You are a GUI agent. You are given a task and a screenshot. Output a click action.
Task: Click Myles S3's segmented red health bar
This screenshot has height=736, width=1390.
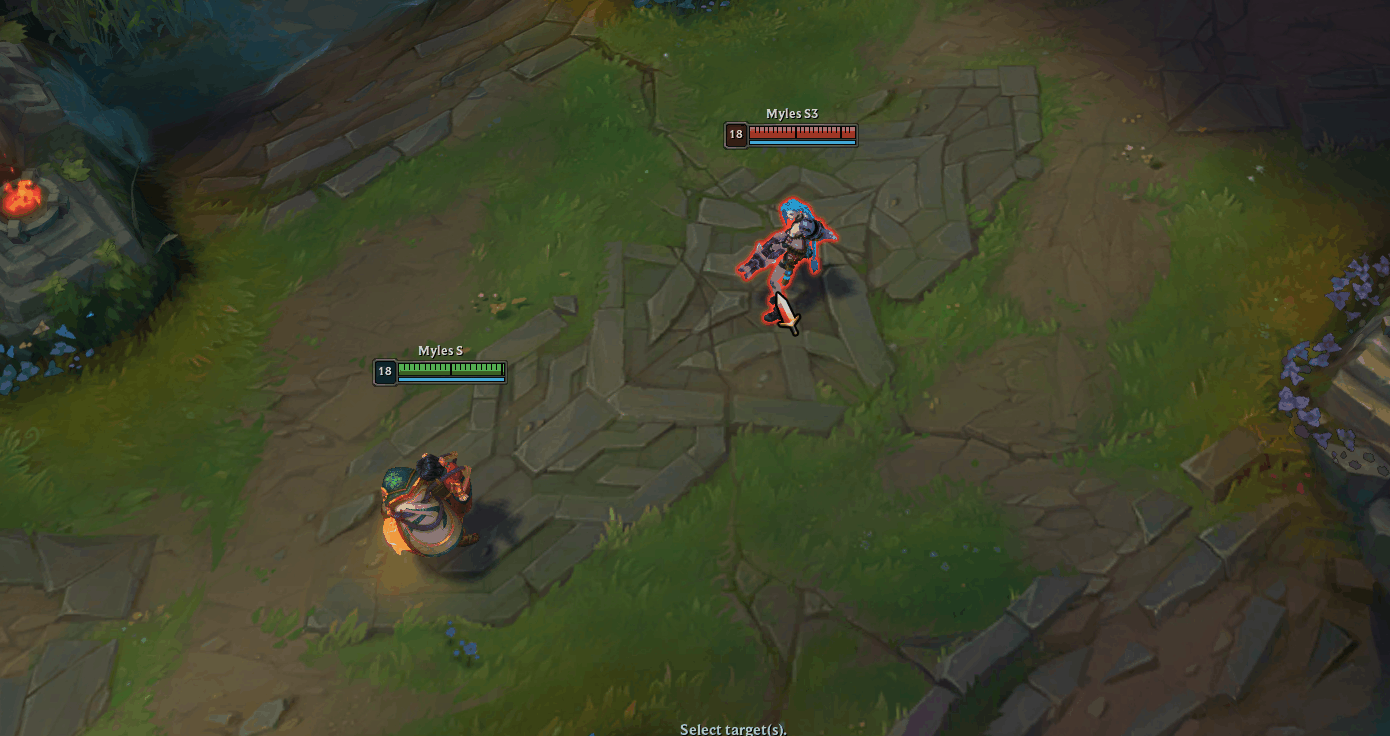[x=805, y=131]
